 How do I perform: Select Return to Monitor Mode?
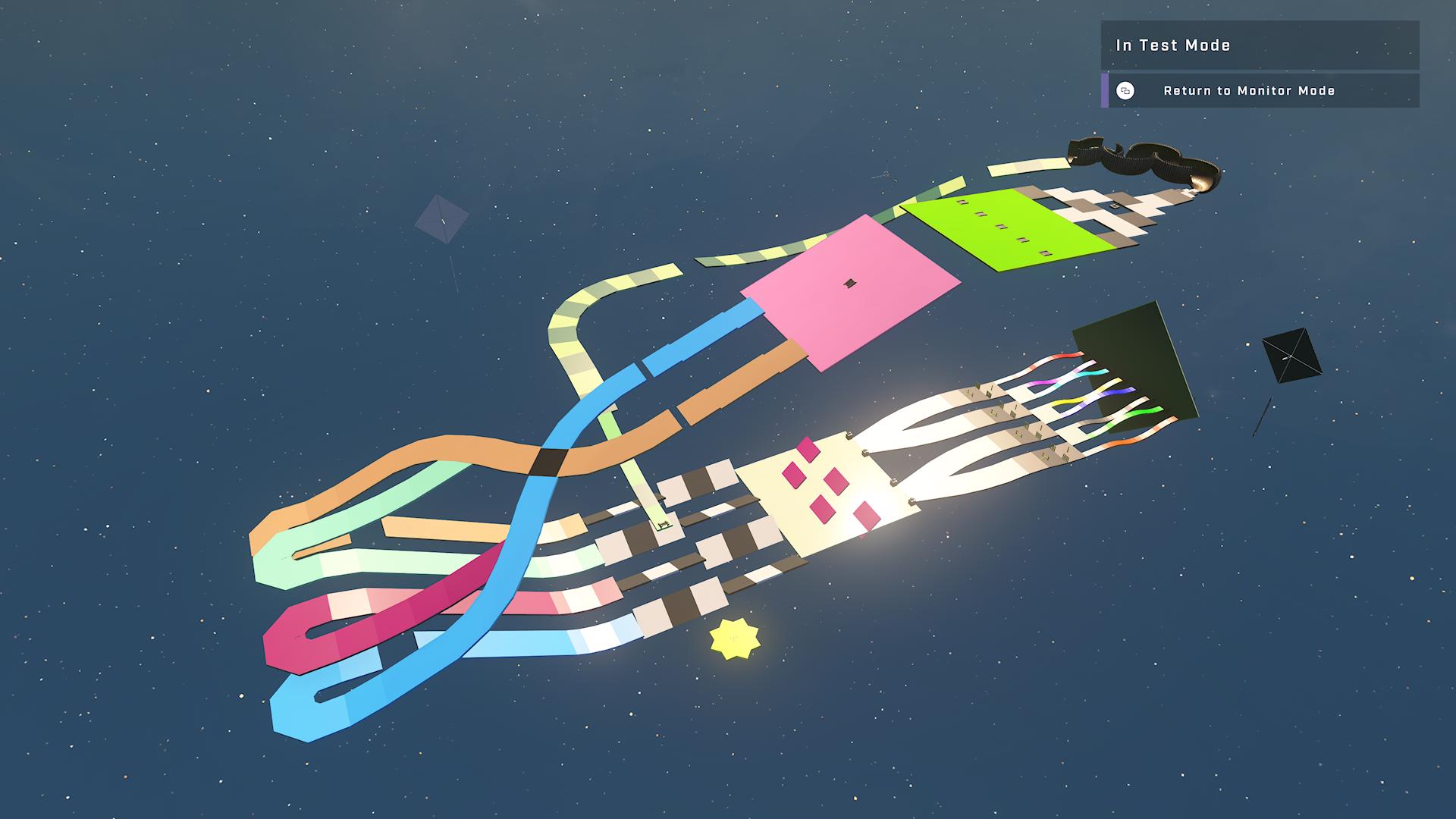coord(1248,91)
